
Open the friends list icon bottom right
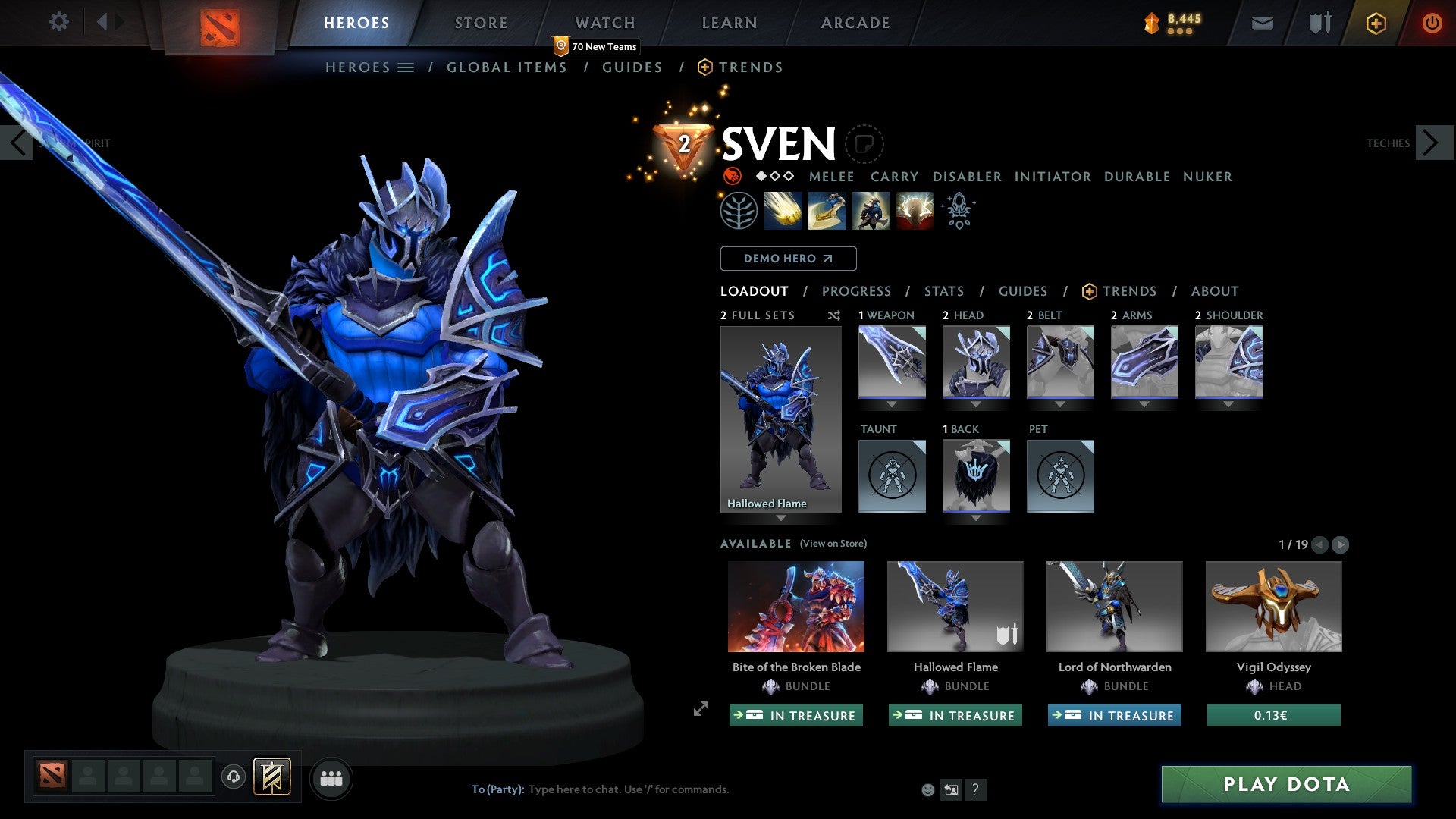coord(331,778)
